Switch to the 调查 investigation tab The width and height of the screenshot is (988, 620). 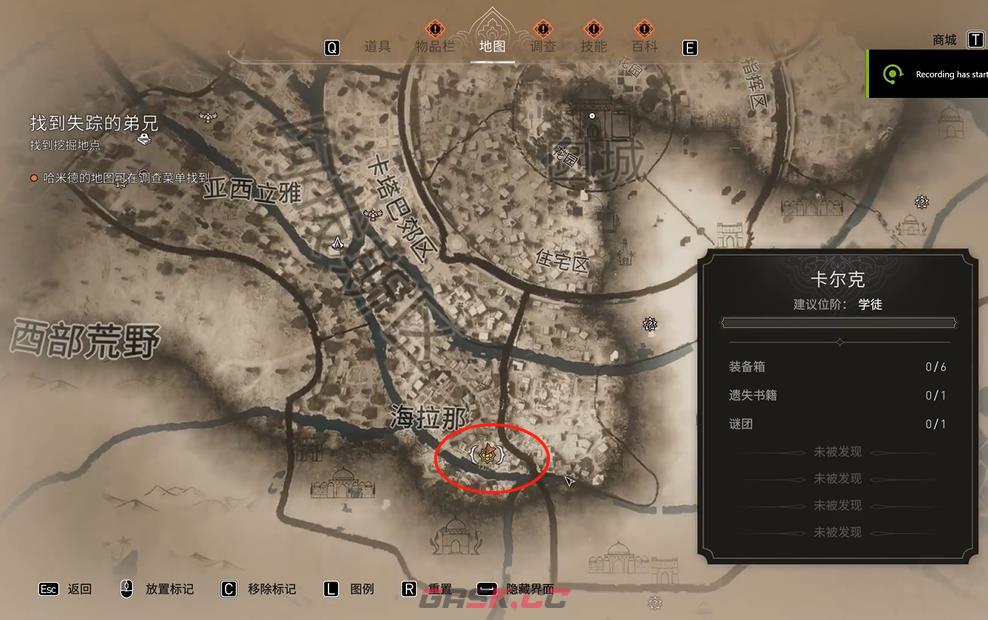[x=543, y=46]
